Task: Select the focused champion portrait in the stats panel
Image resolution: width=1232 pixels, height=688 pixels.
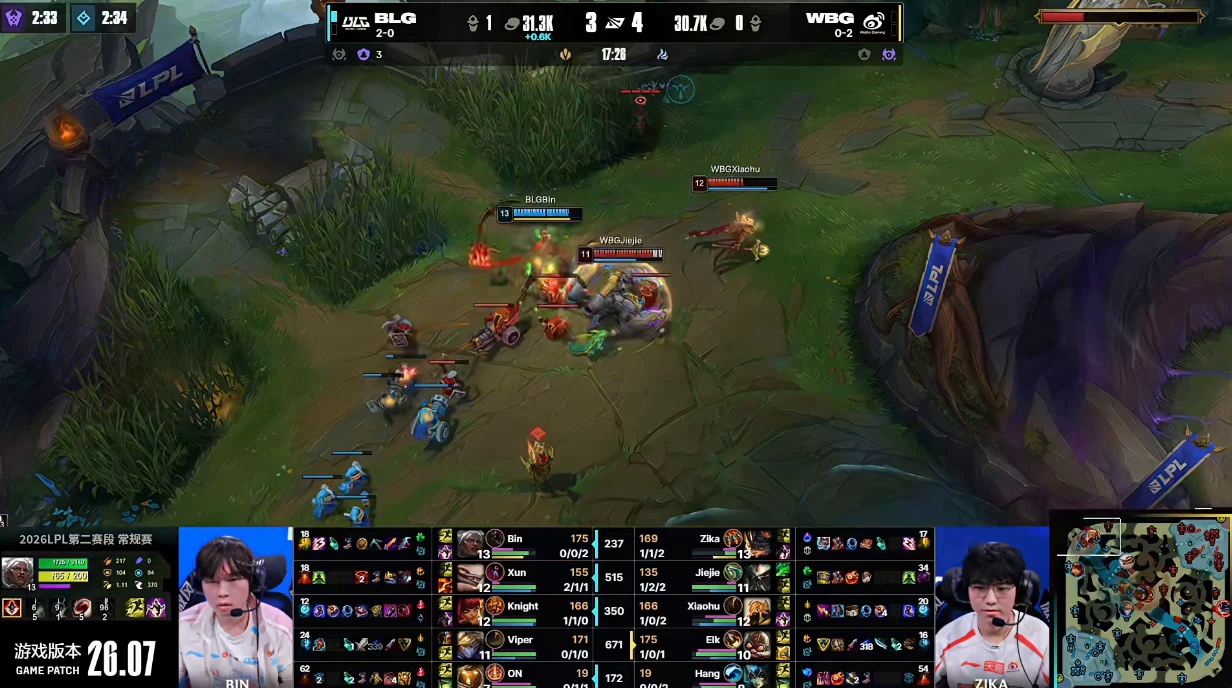Action: tap(17, 571)
